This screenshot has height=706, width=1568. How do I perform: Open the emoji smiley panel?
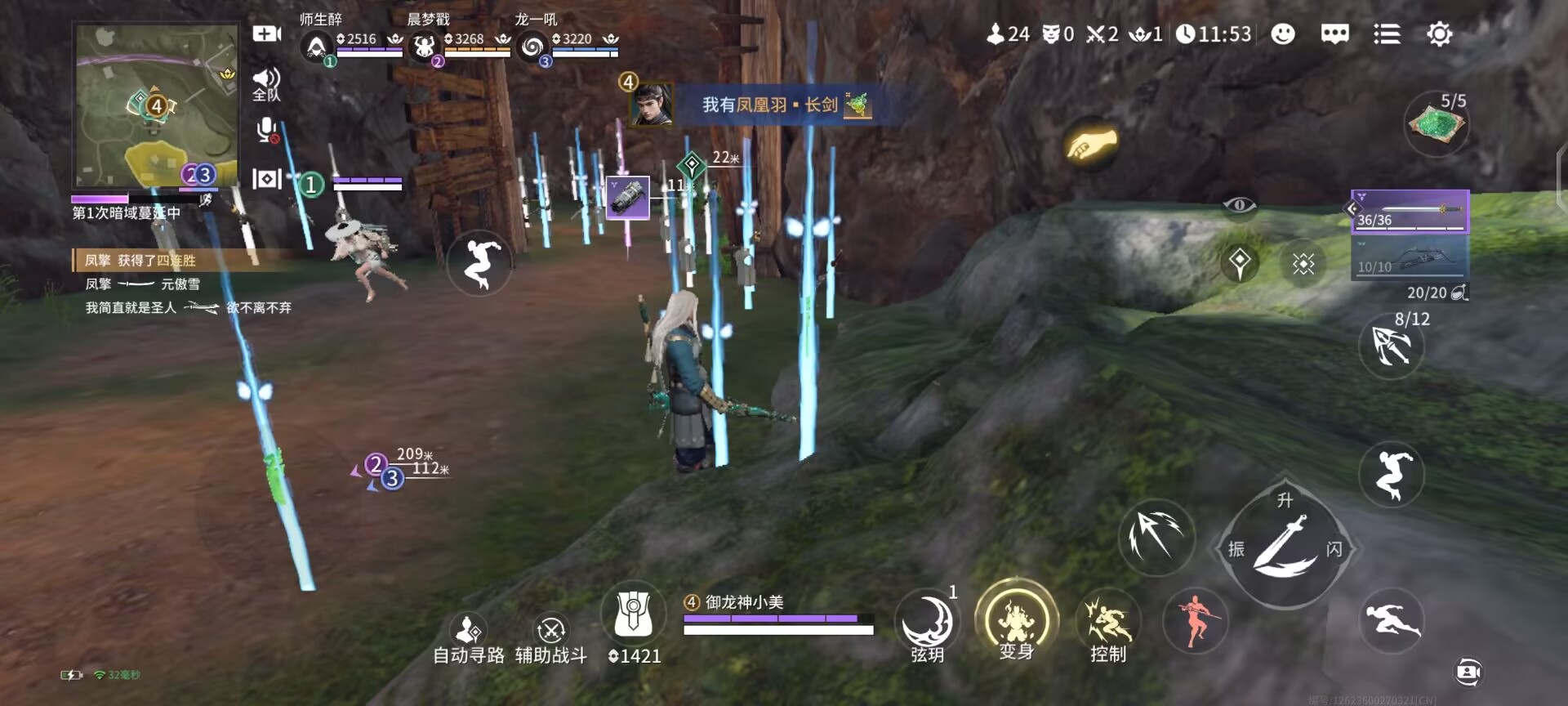(x=1283, y=34)
